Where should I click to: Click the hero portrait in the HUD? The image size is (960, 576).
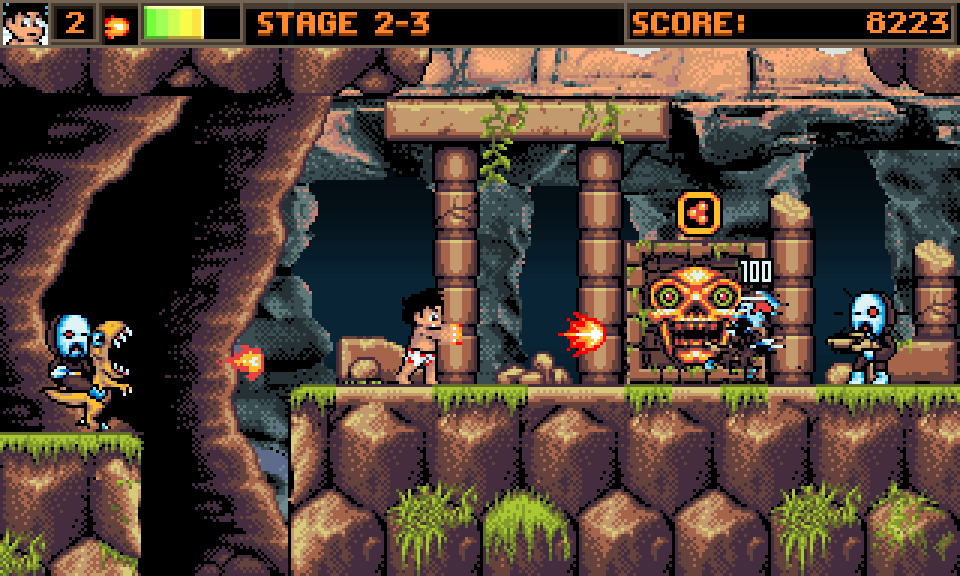[24, 23]
